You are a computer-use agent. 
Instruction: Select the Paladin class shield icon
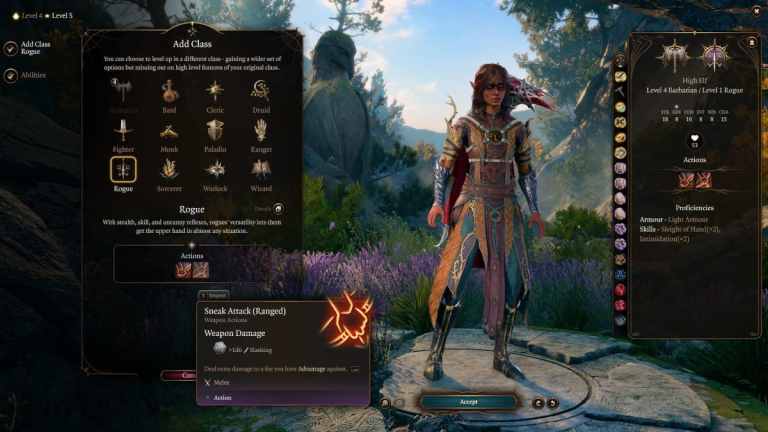coord(215,131)
